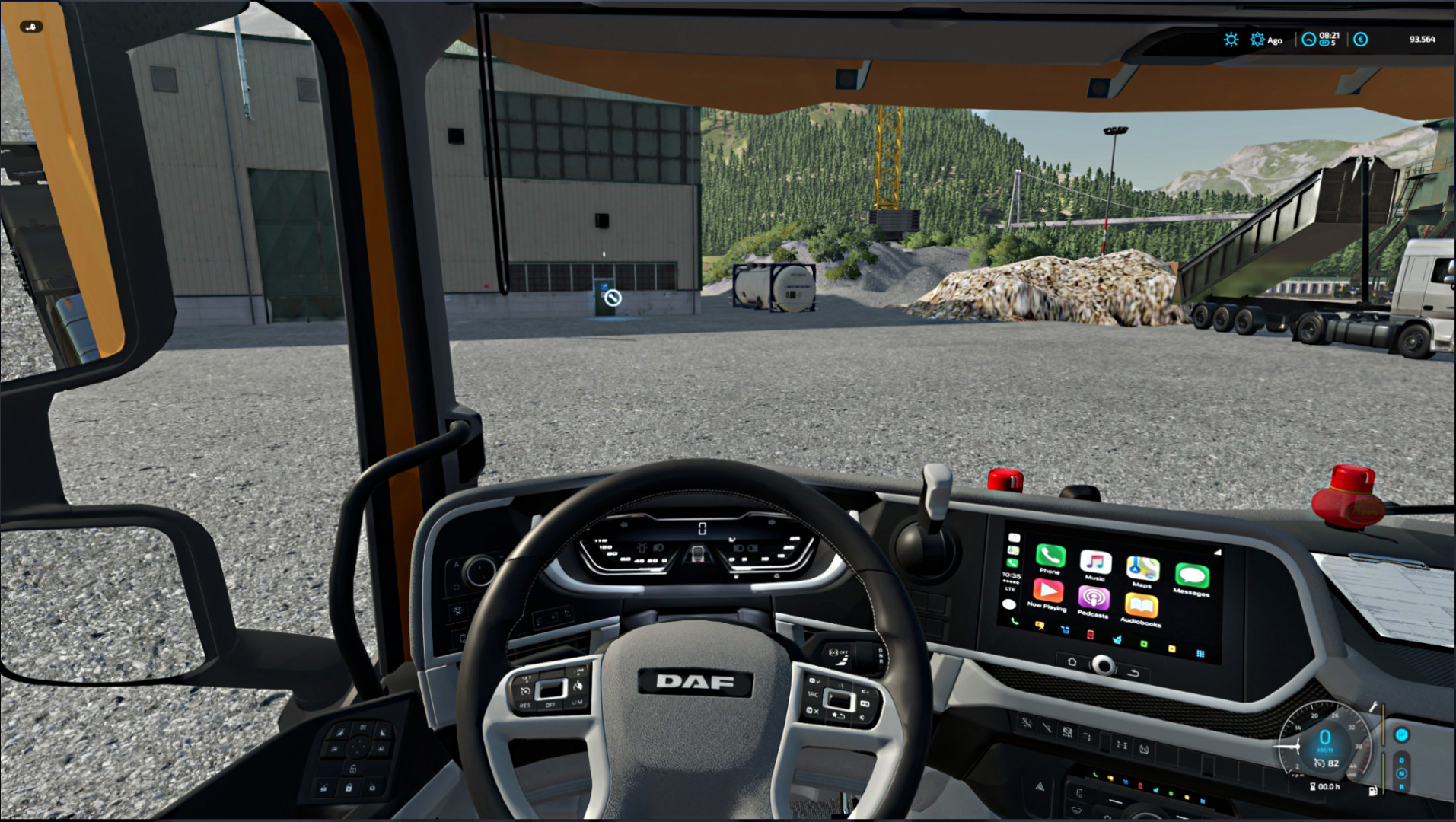1456x822 pixels.
Task: Tap the back arrow under the infotainment screen
Action: click(1133, 672)
